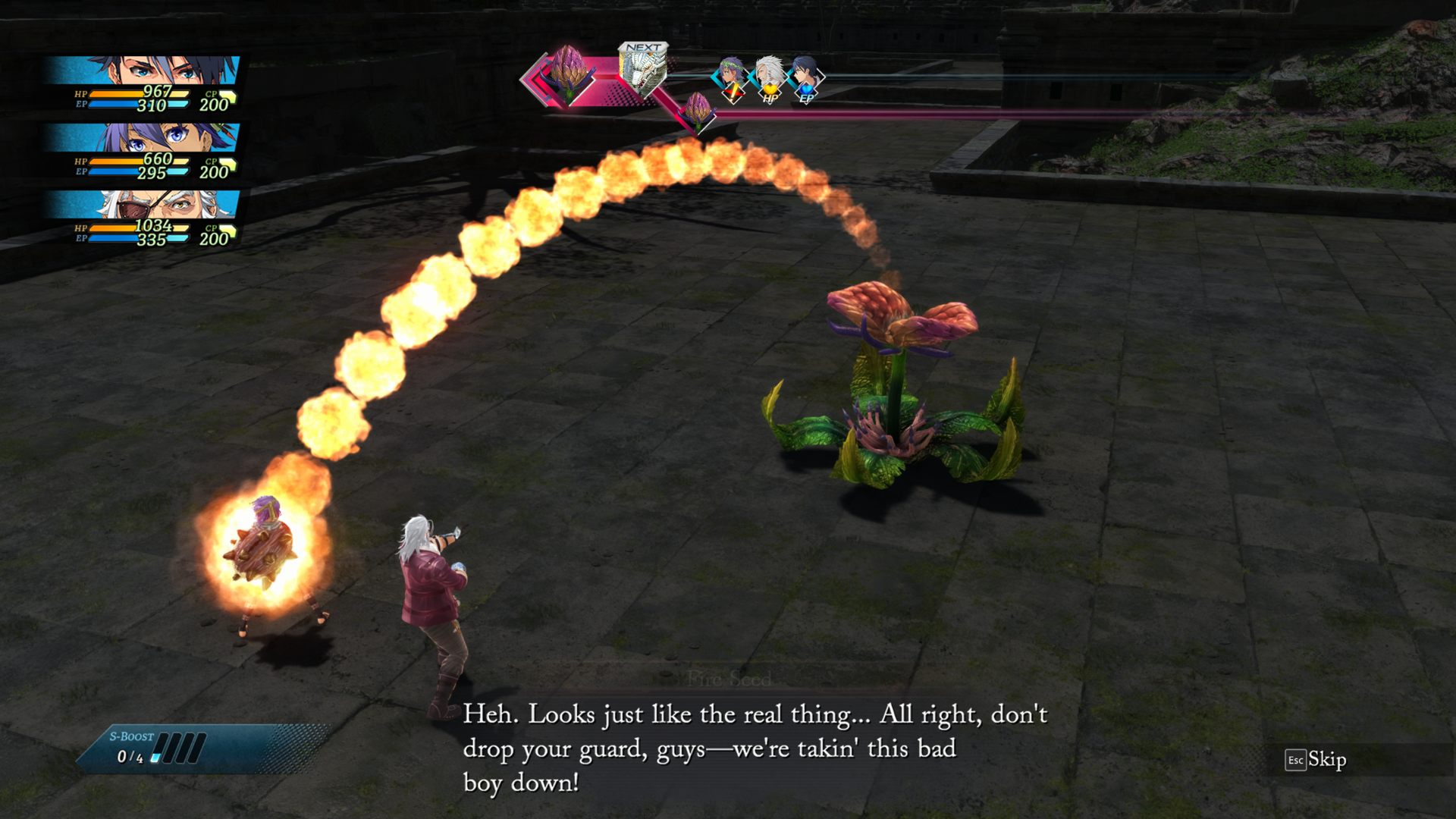Select the dark-haired hero's party portrait
This screenshot has height=819, width=1456.
click(144, 71)
